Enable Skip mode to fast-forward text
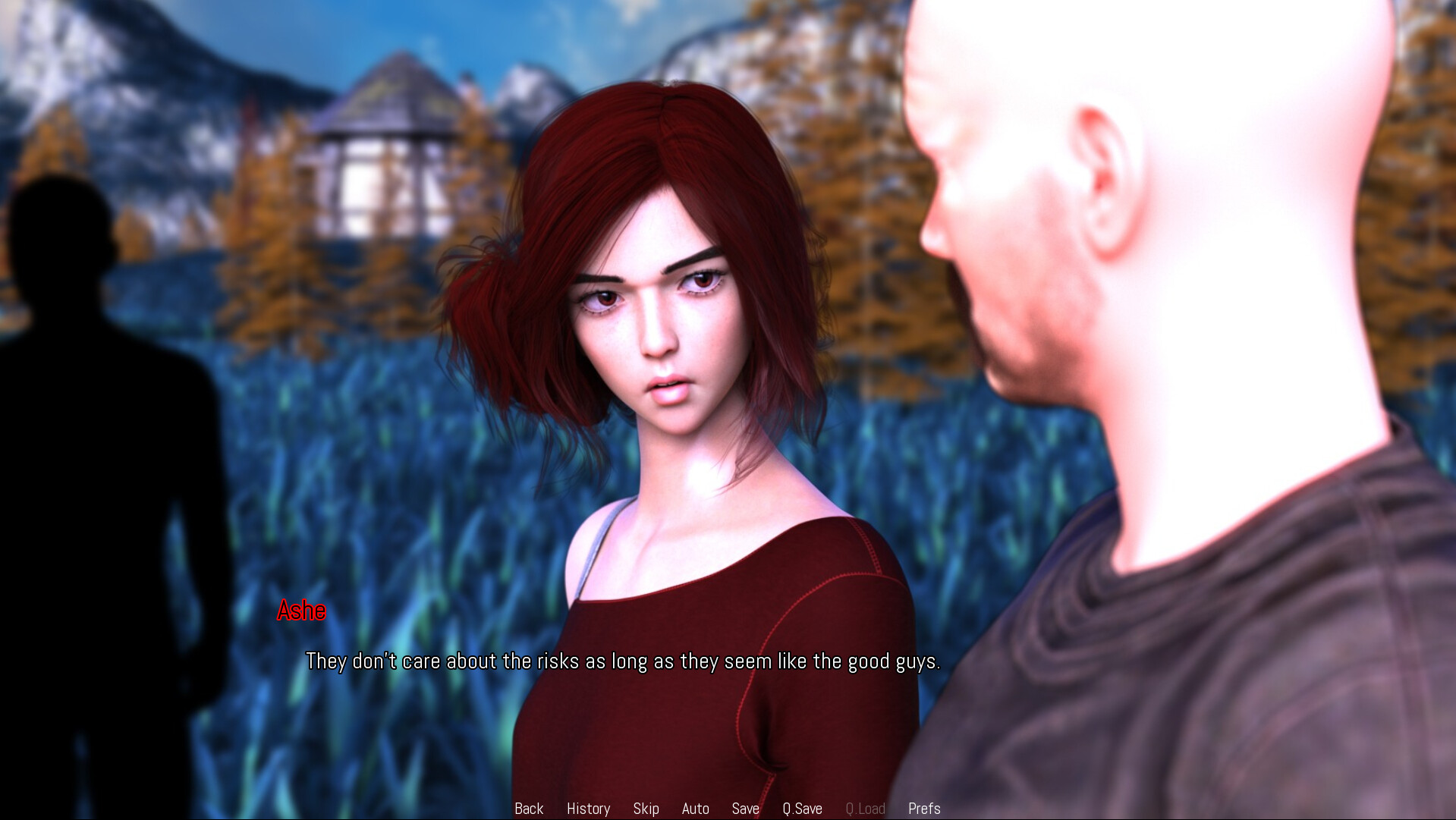Viewport: 1456px width, 820px height. click(646, 809)
